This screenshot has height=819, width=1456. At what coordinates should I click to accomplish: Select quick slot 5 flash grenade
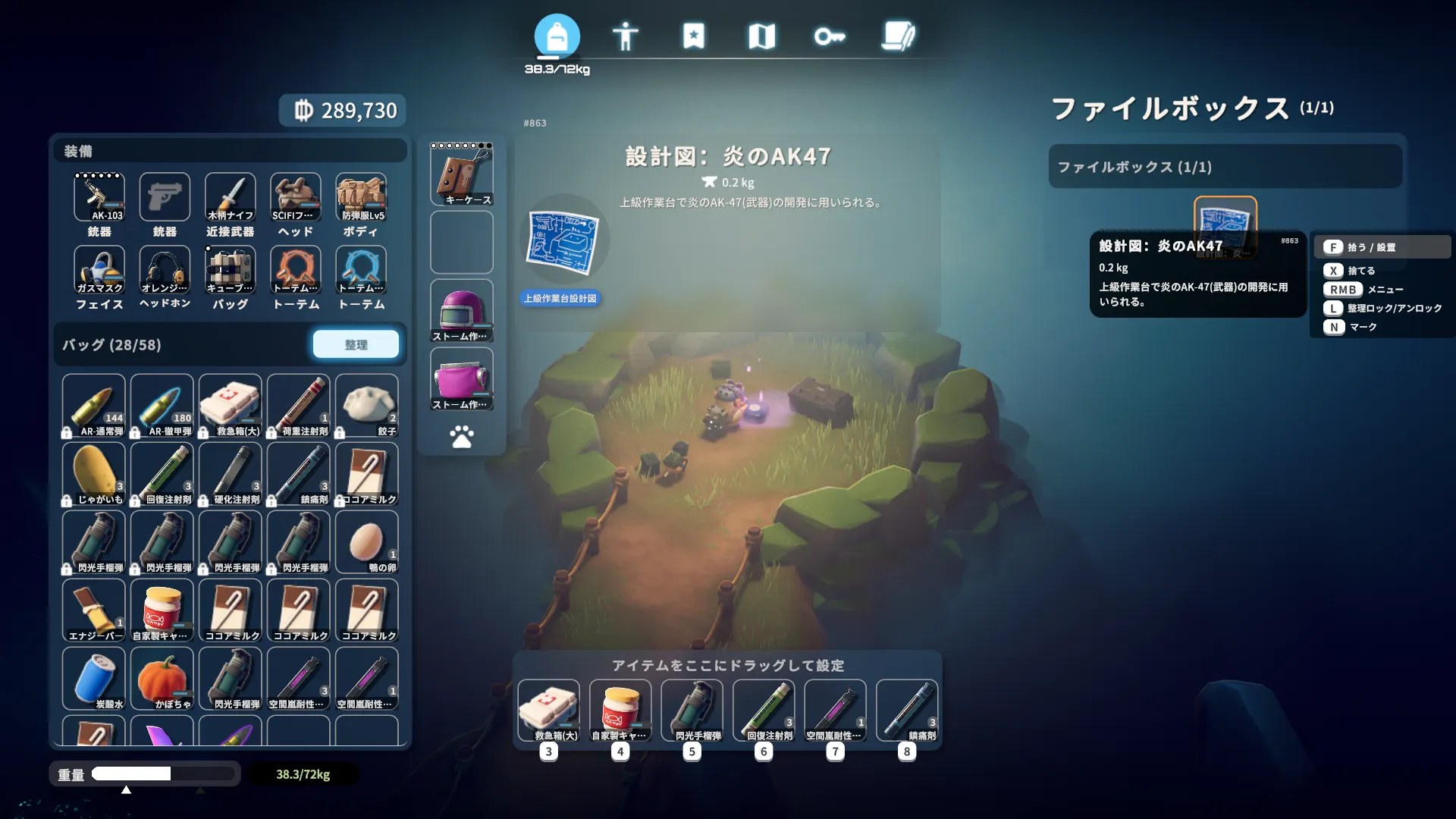point(692,711)
